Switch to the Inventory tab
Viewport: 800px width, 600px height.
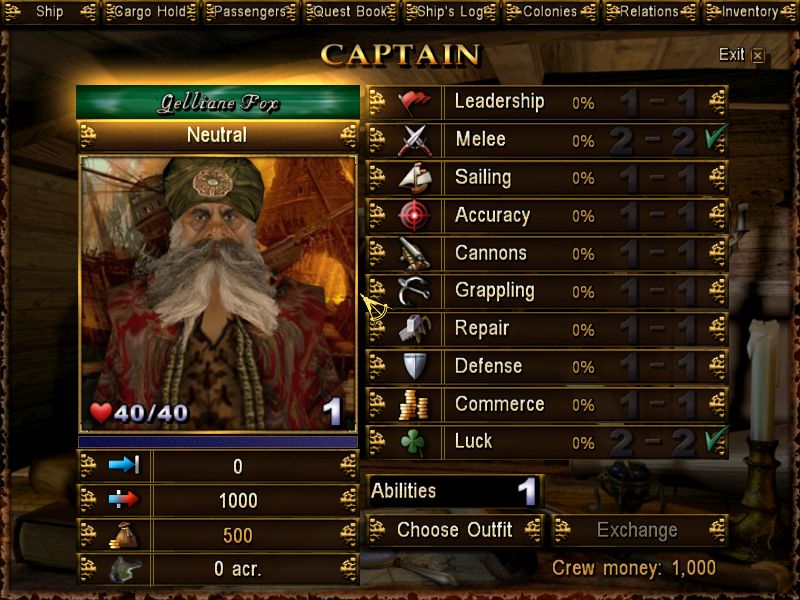(750, 12)
